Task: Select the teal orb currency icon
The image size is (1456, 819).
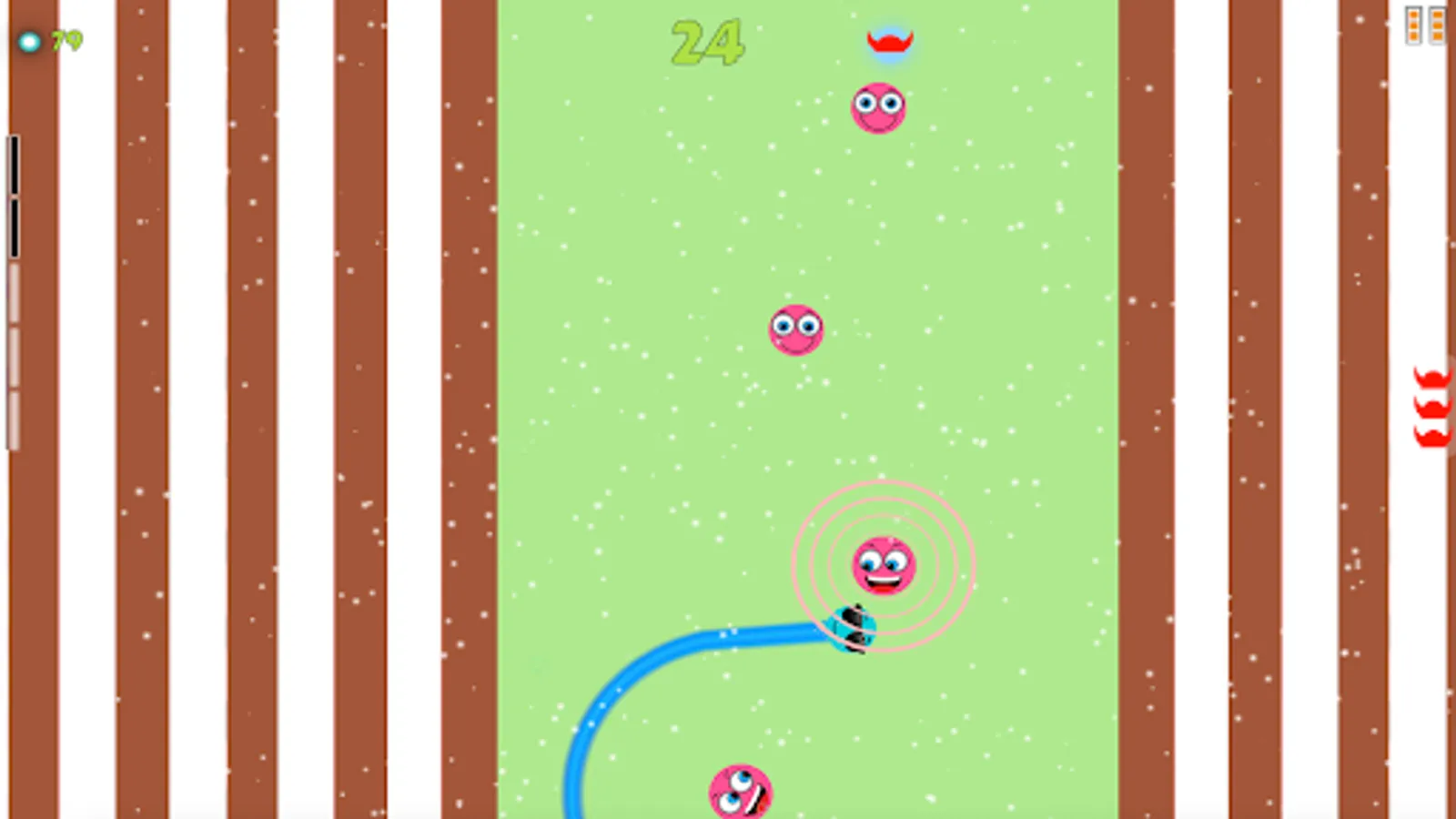Action: coord(28,41)
